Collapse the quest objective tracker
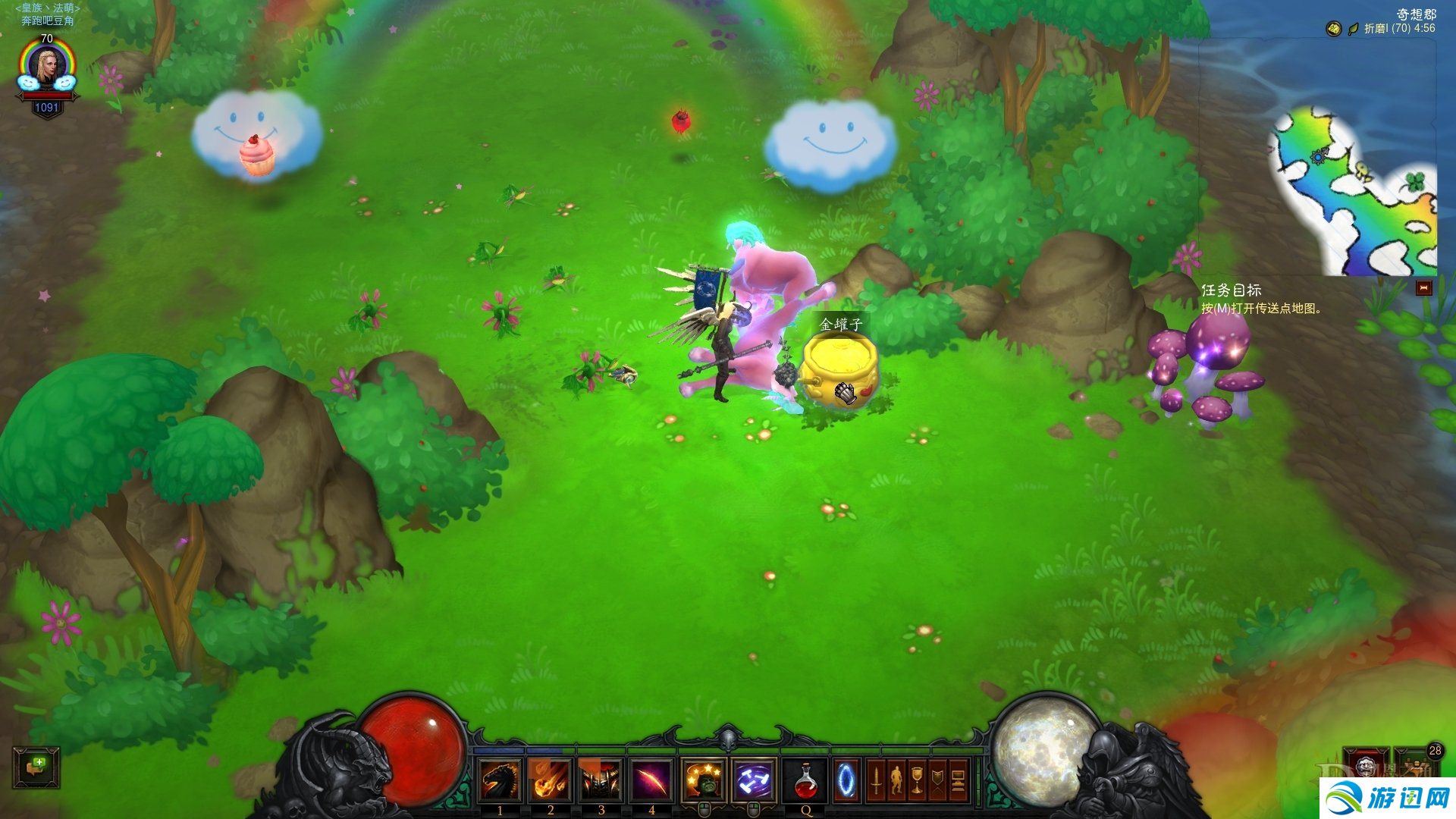 [1423, 288]
